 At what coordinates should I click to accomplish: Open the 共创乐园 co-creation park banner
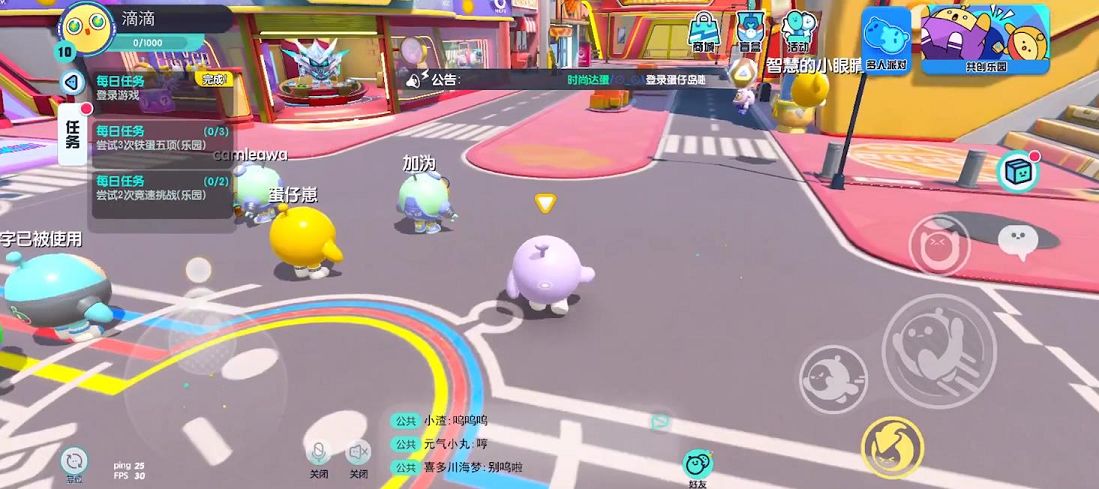(985, 39)
